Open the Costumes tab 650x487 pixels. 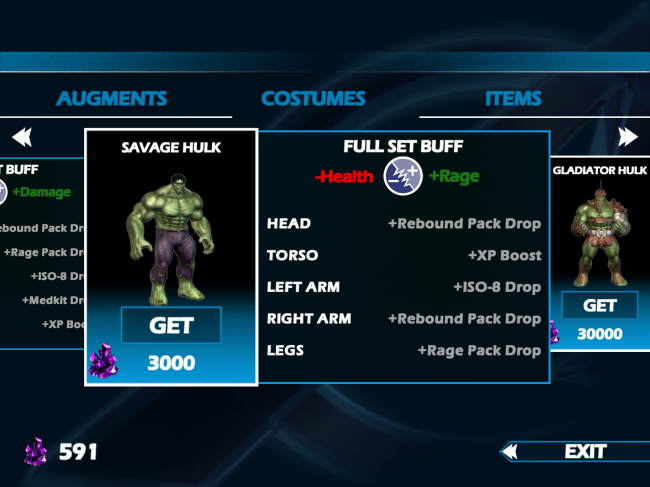tap(313, 99)
